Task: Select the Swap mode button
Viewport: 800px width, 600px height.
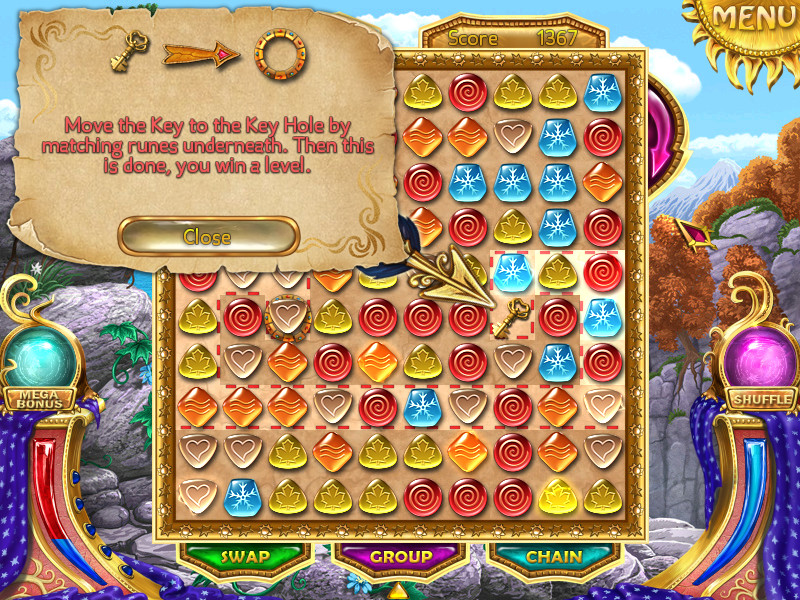Action: point(246,557)
